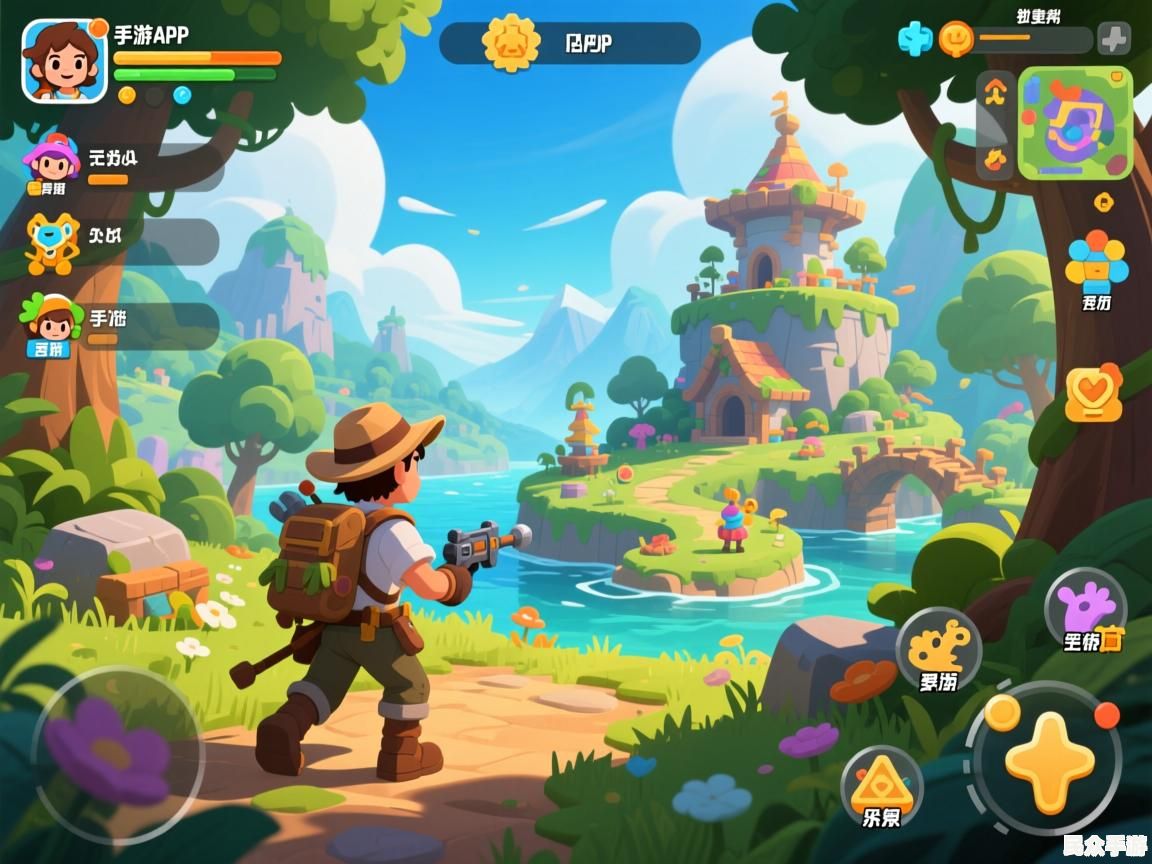Click the small yellow icon below the minimap
Image resolution: width=1152 pixels, height=864 pixels.
(x=1103, y=200)
